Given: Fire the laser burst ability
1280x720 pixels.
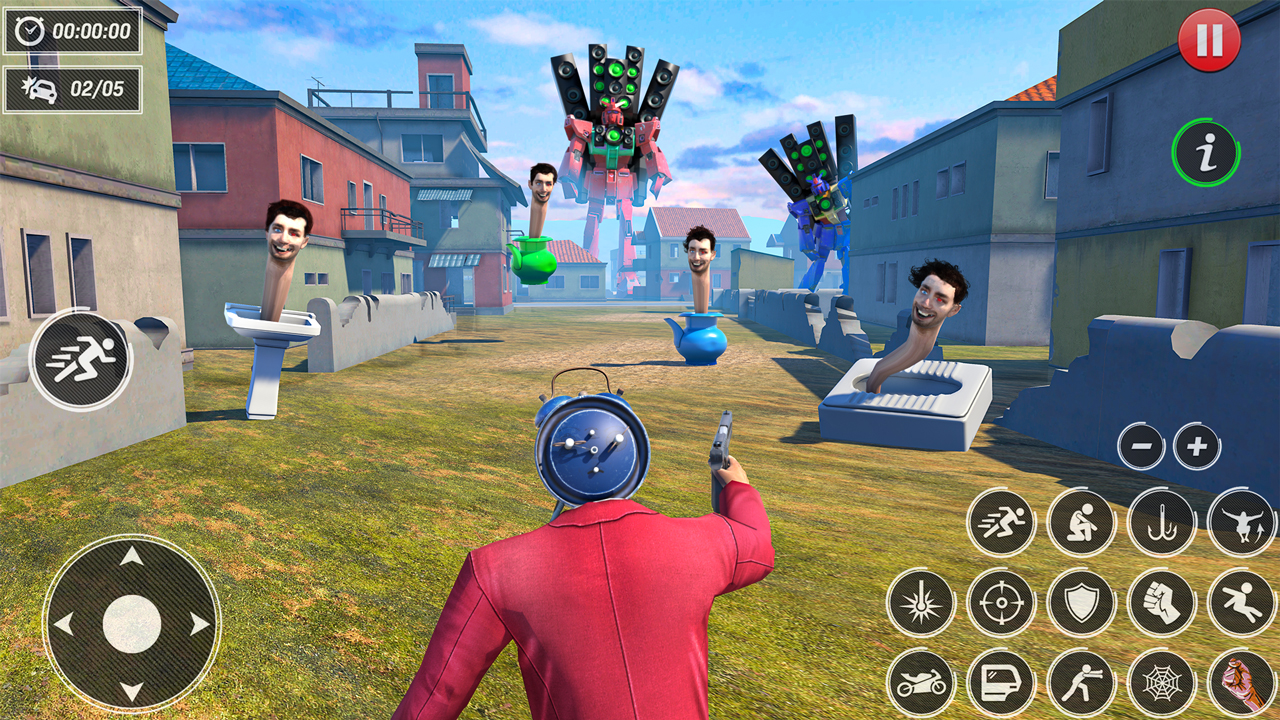Looking at the screenshot, I should (920, 603).
